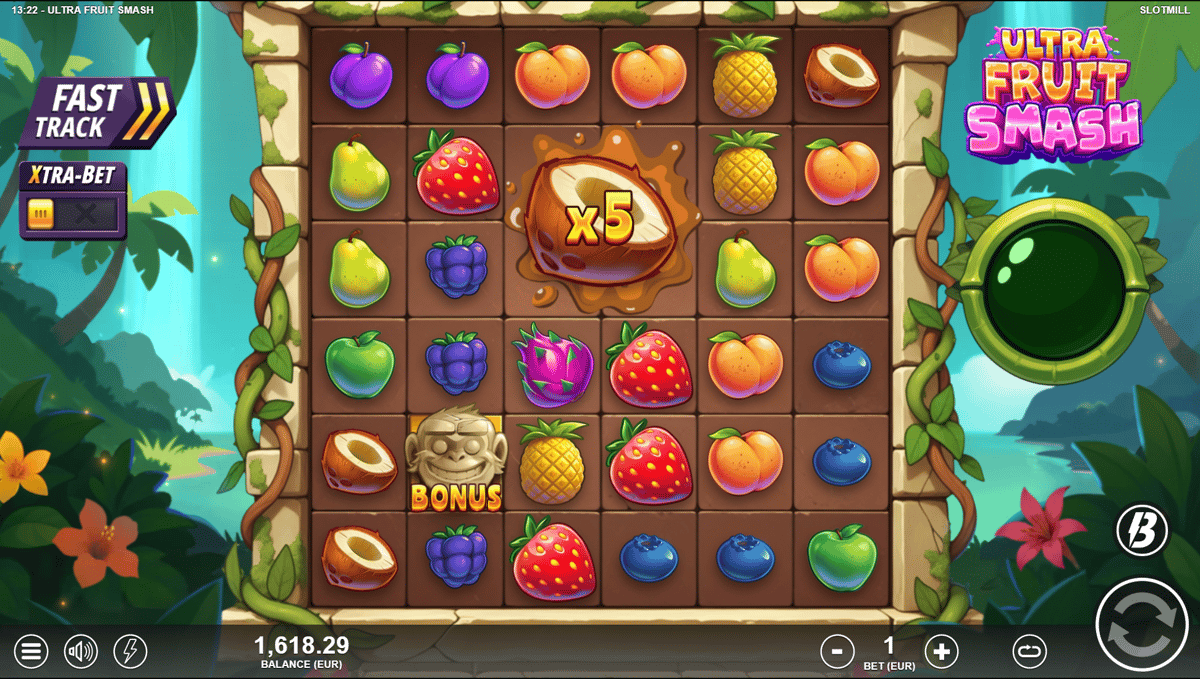The image size is (1200, 679).
Task: Increase the bet with the plus button
Action: click(940, 652)
